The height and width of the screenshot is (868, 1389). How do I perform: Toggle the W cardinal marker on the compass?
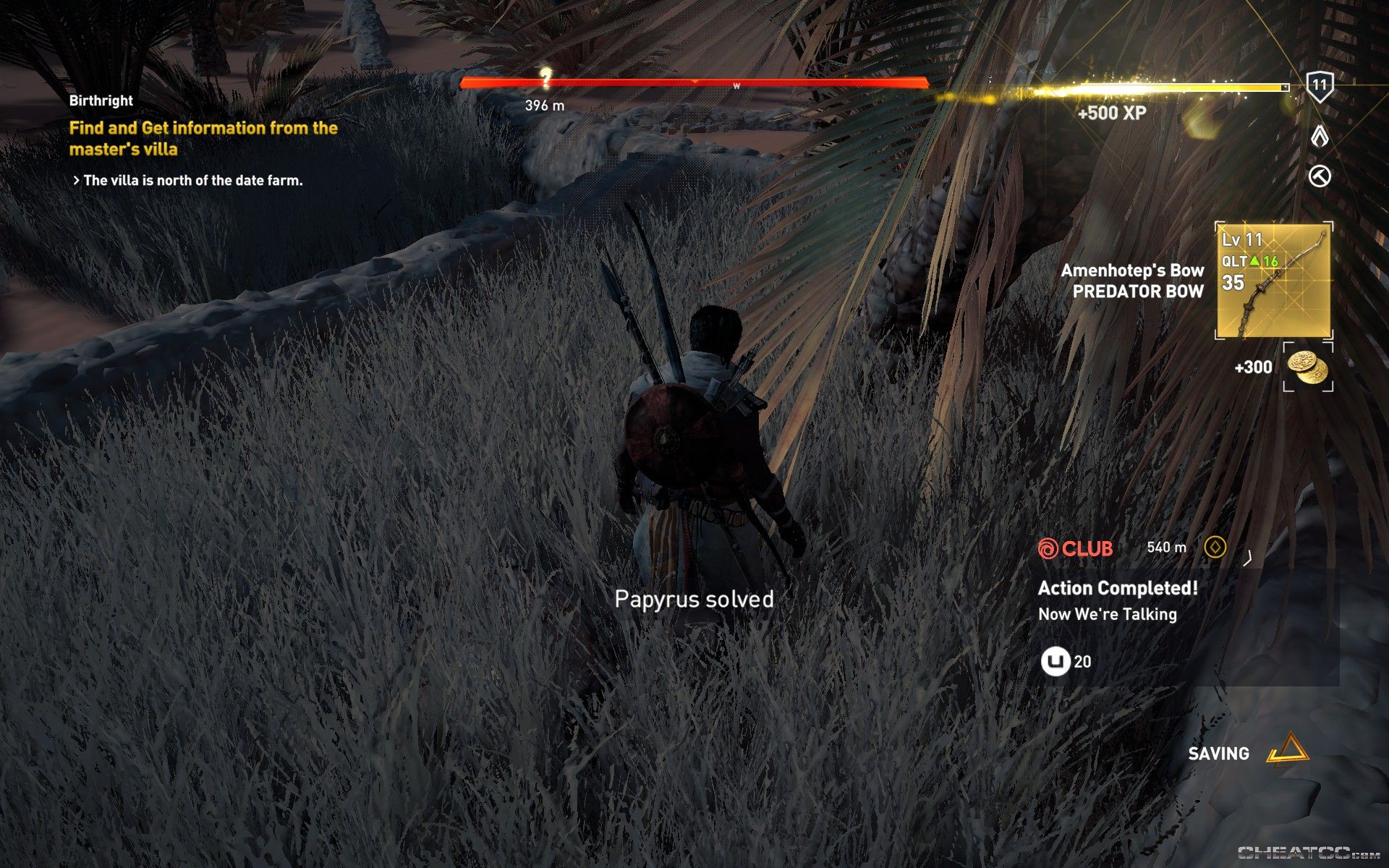(x=736, y=85)
